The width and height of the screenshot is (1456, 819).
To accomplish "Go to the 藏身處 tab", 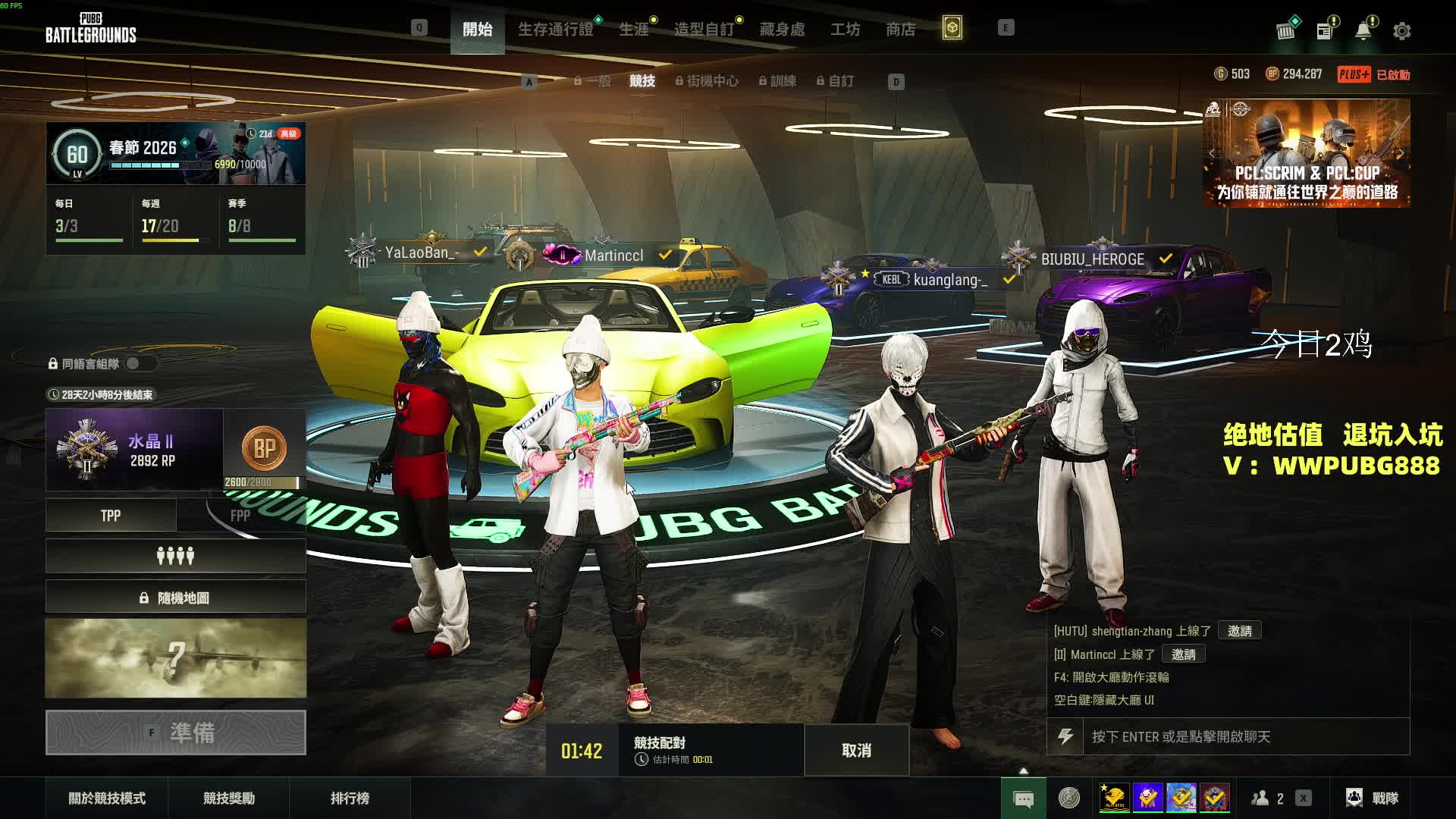I will (x=782, y=30).
